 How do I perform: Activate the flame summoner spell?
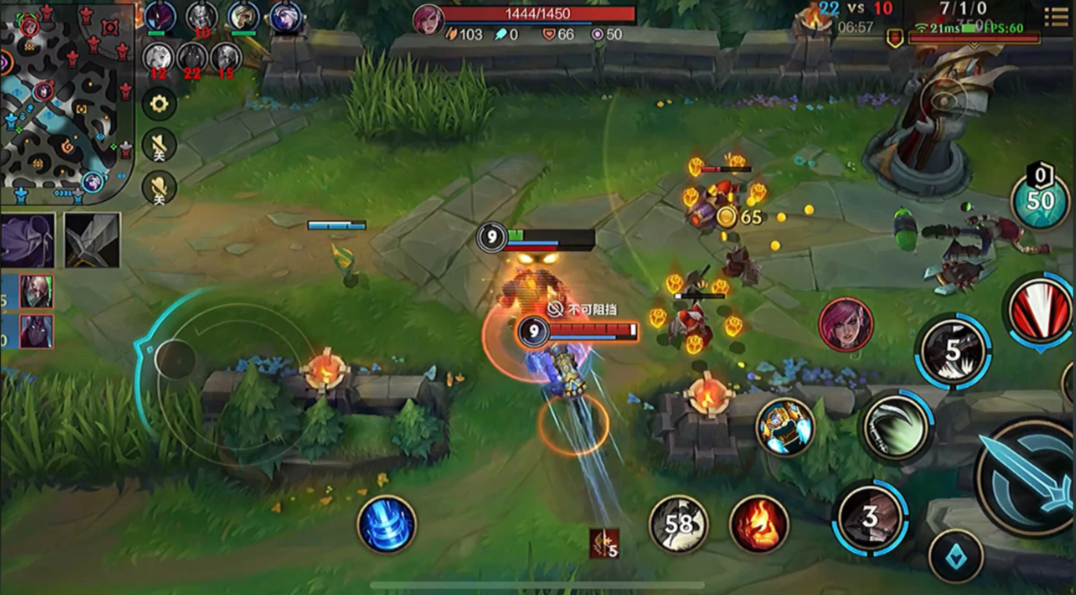[x=759, y=524]
